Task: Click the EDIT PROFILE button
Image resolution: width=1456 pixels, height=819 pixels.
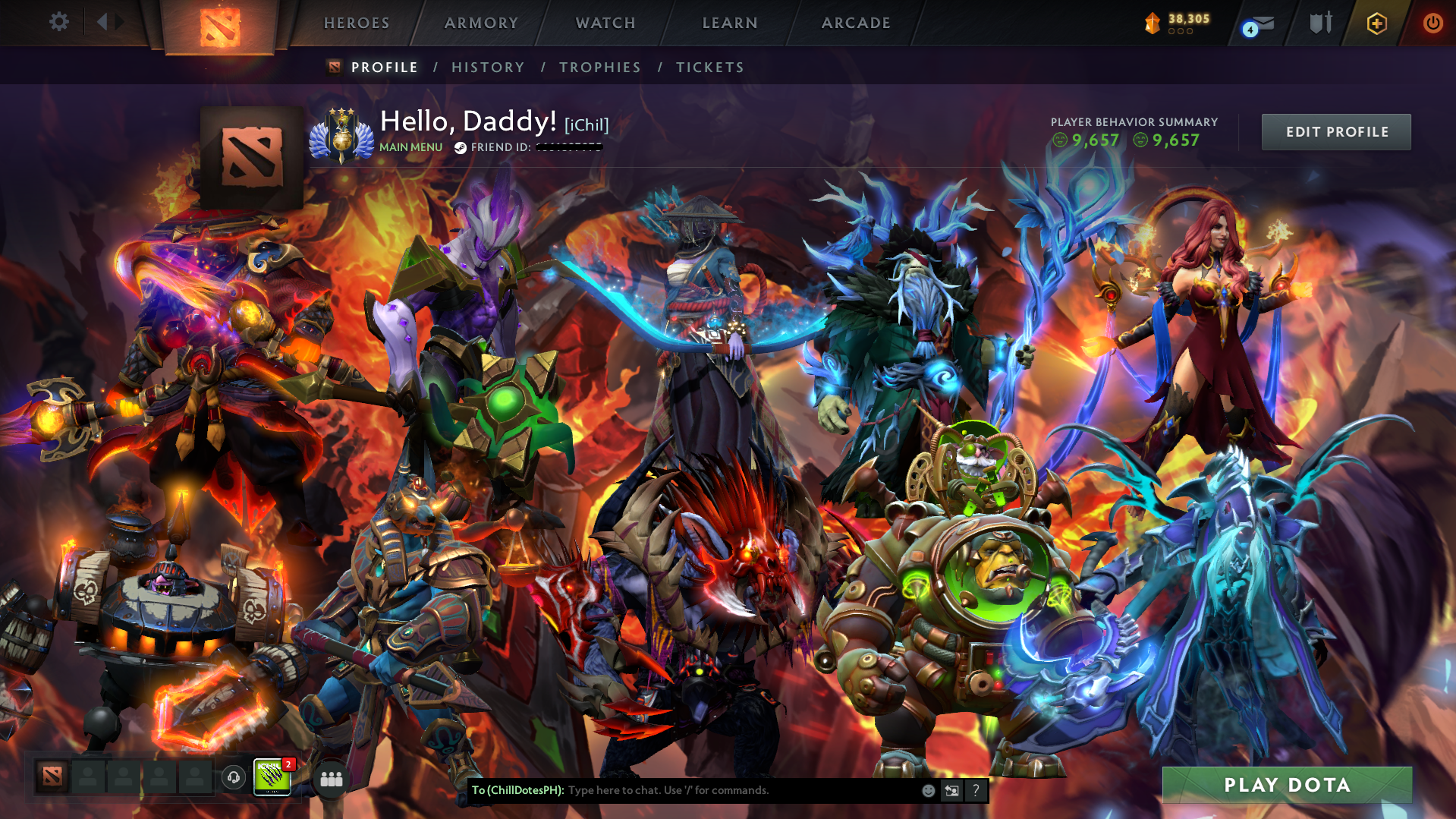Action: [x=1335, y=131]
